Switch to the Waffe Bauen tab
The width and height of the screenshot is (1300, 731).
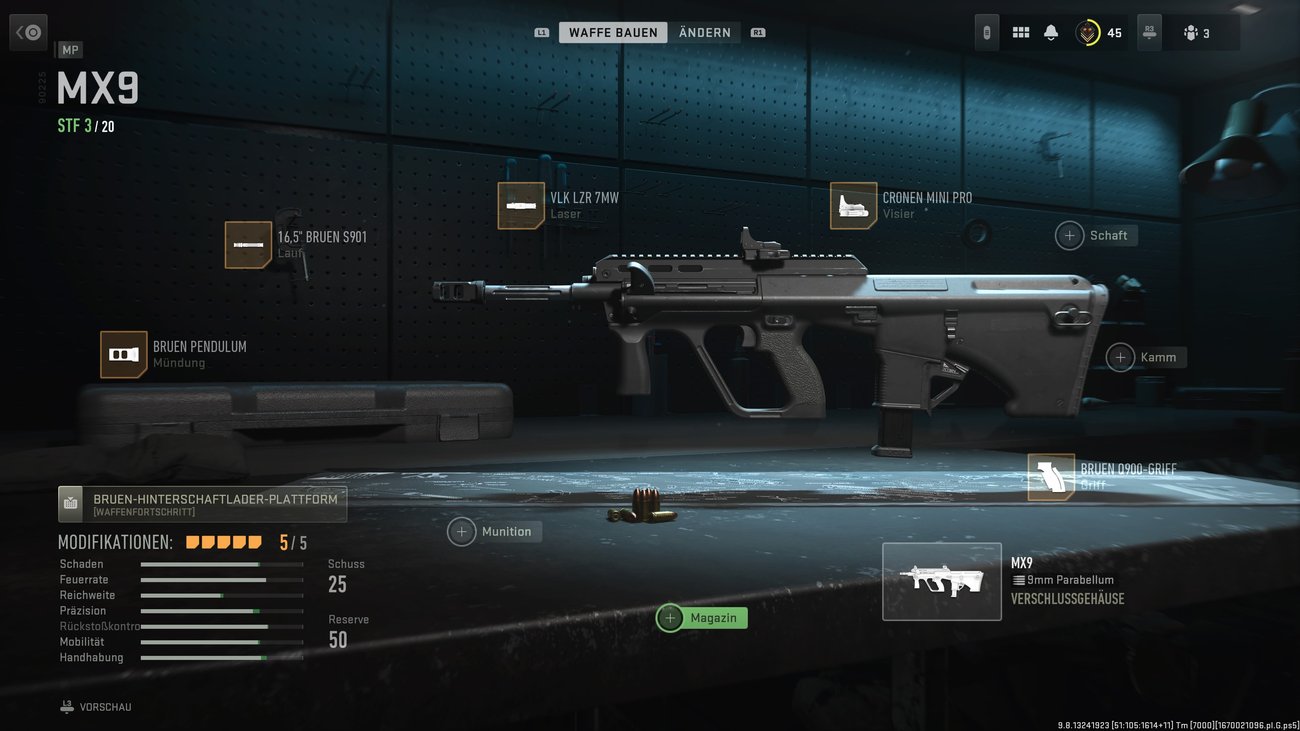coord(613,33)
